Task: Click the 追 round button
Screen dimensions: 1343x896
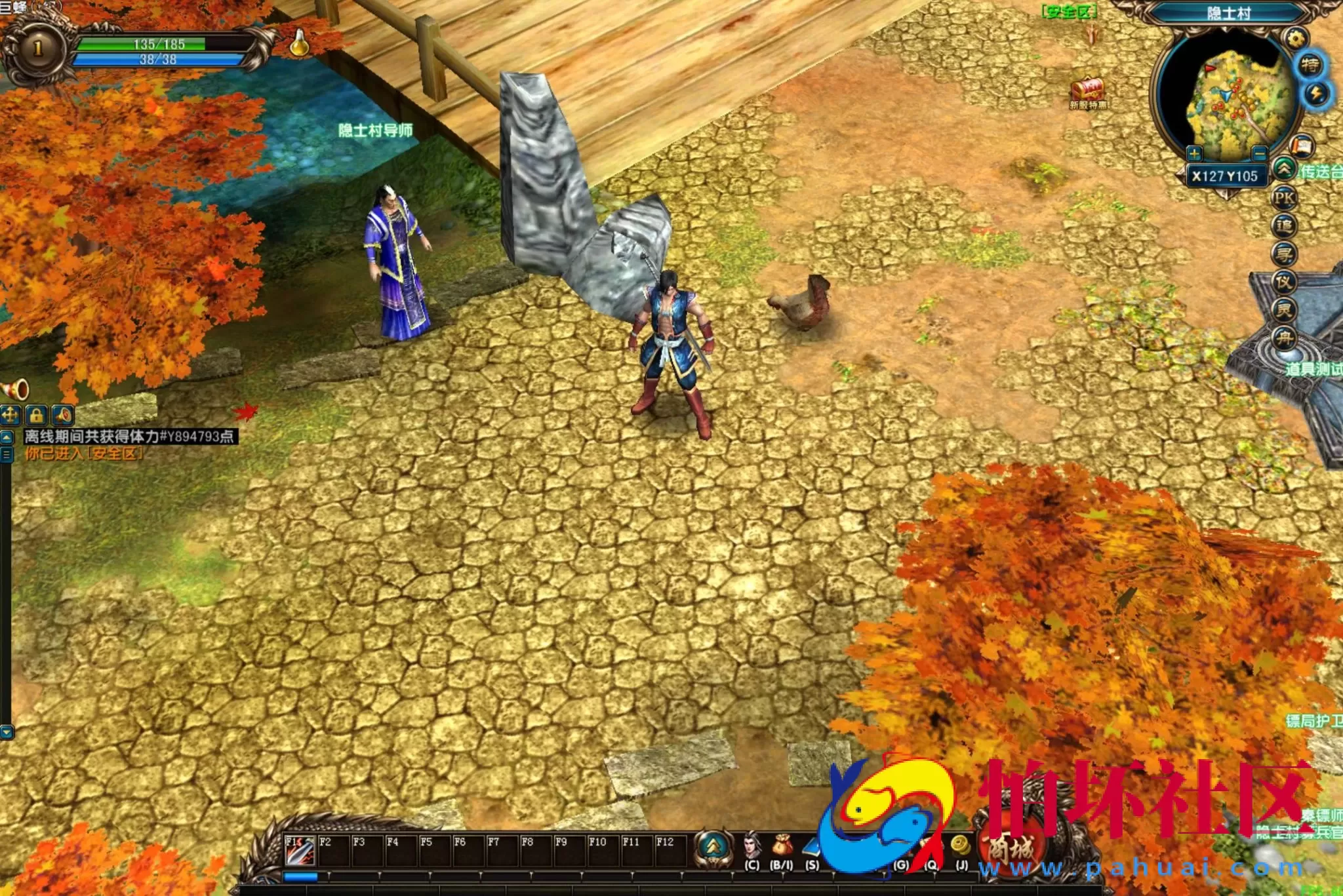Action: point(1284,227)
